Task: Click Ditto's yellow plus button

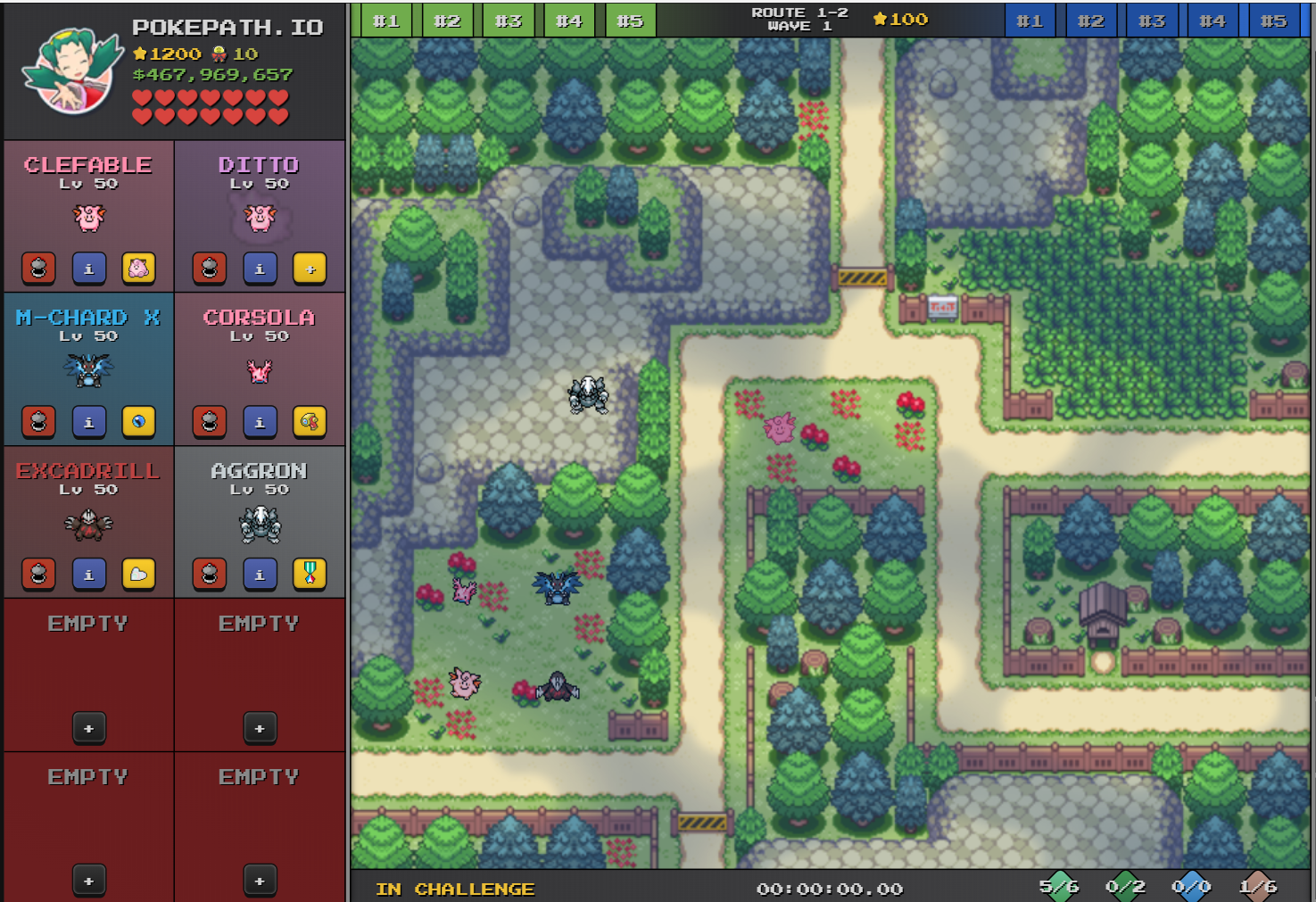Action: (310, 269)
